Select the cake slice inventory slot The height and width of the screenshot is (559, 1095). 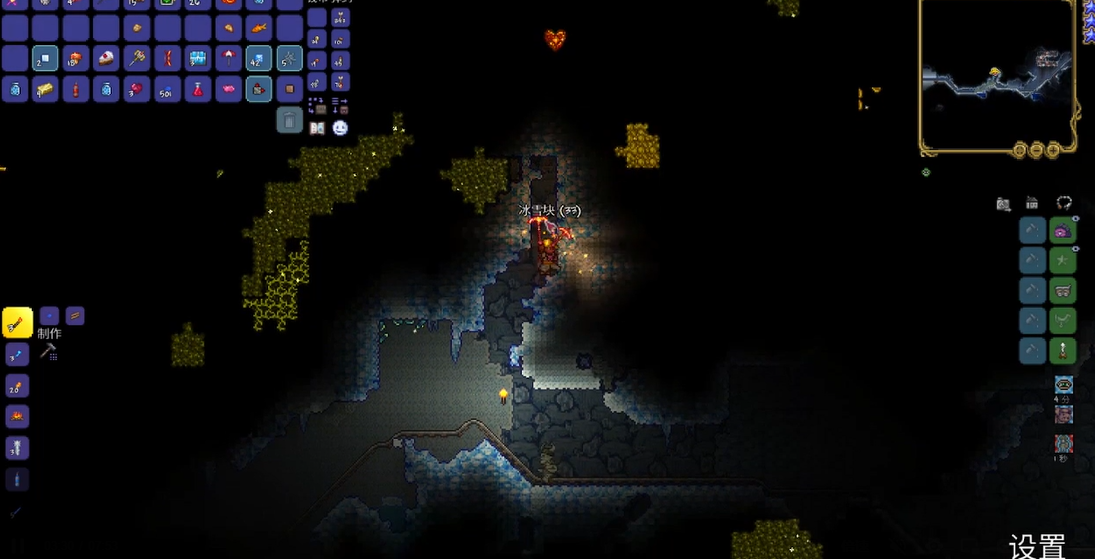(x=106, y=59)
